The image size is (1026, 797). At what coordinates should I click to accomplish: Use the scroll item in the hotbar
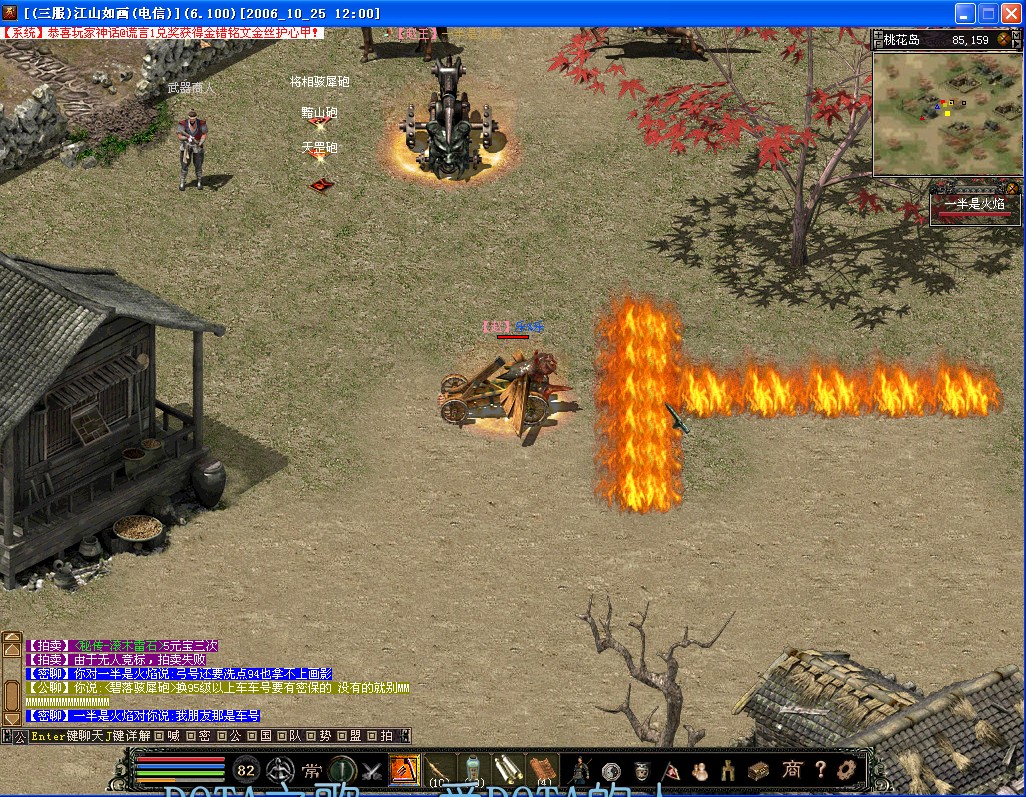[508, 770]
